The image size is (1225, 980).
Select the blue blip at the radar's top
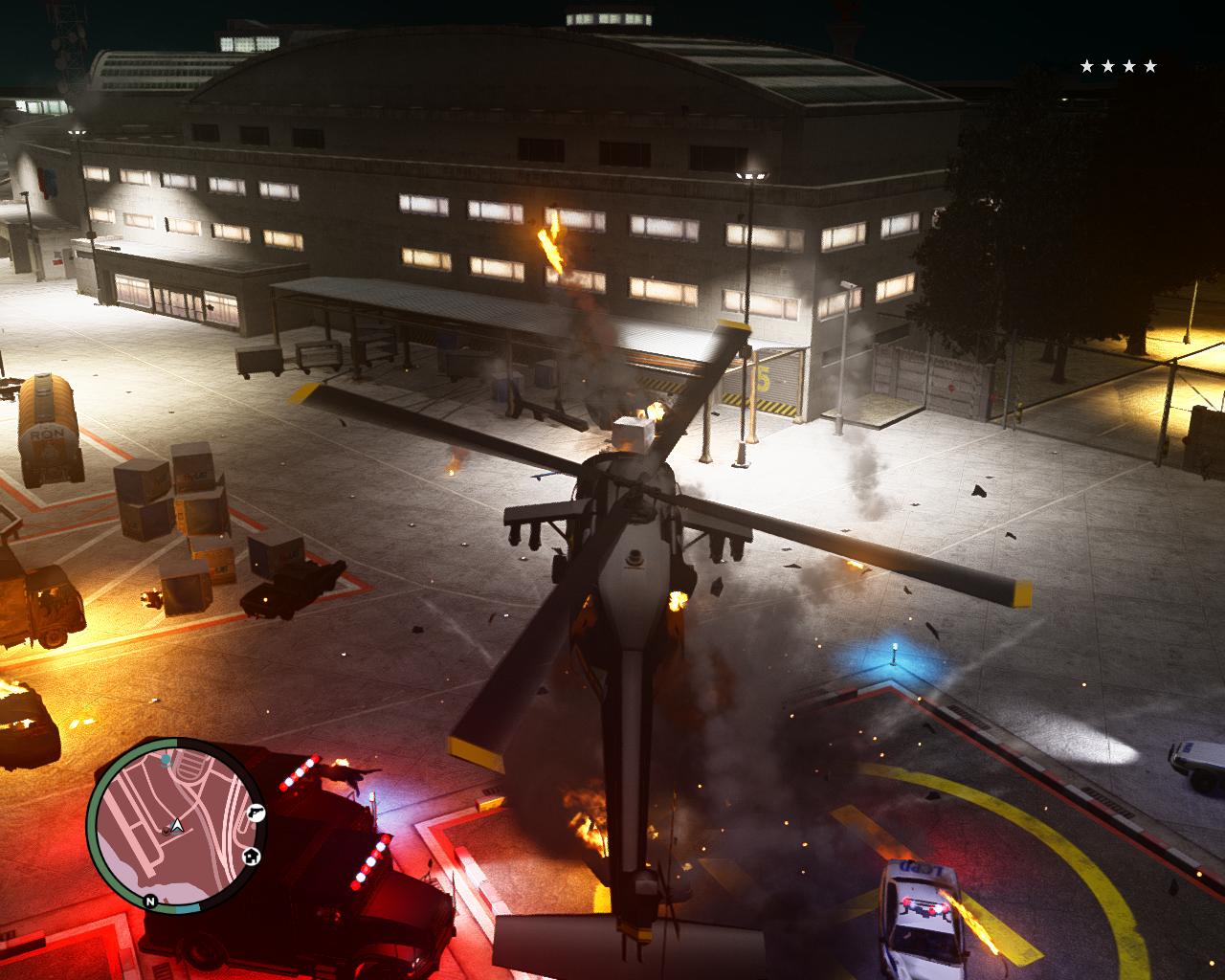pos(166,760)
